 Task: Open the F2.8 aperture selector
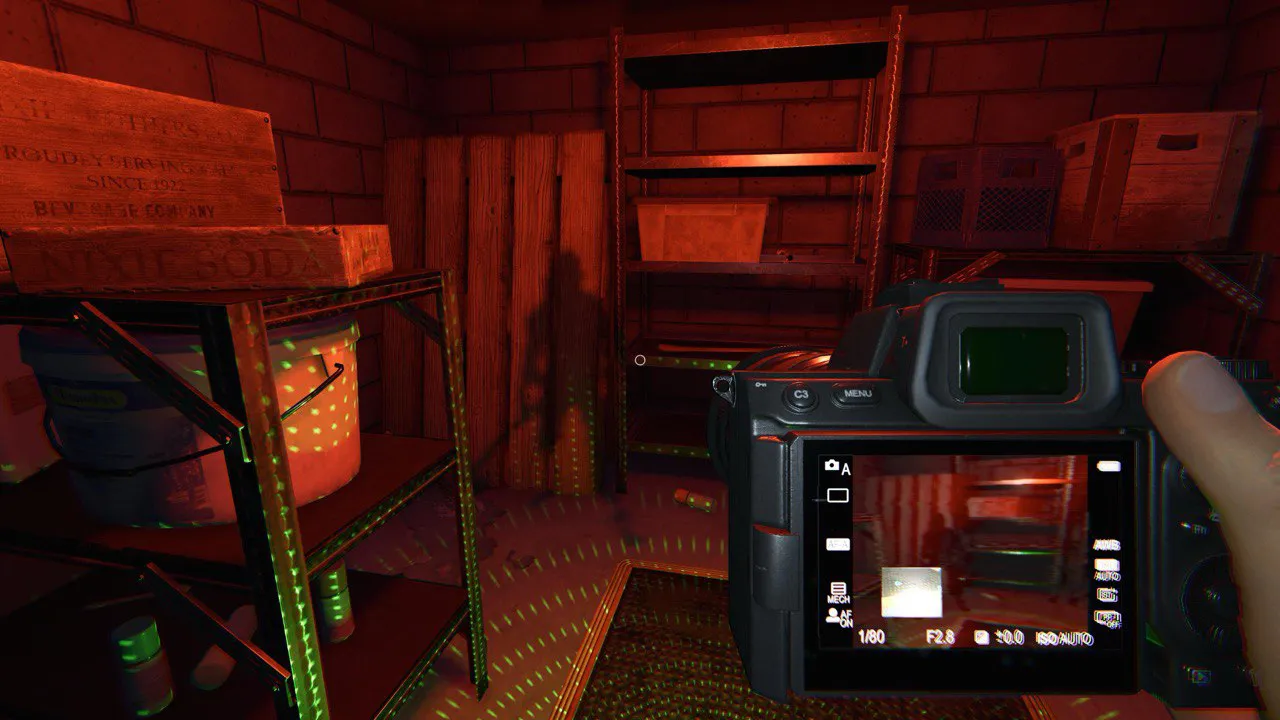pyautogui.click(x=940, y=637)
